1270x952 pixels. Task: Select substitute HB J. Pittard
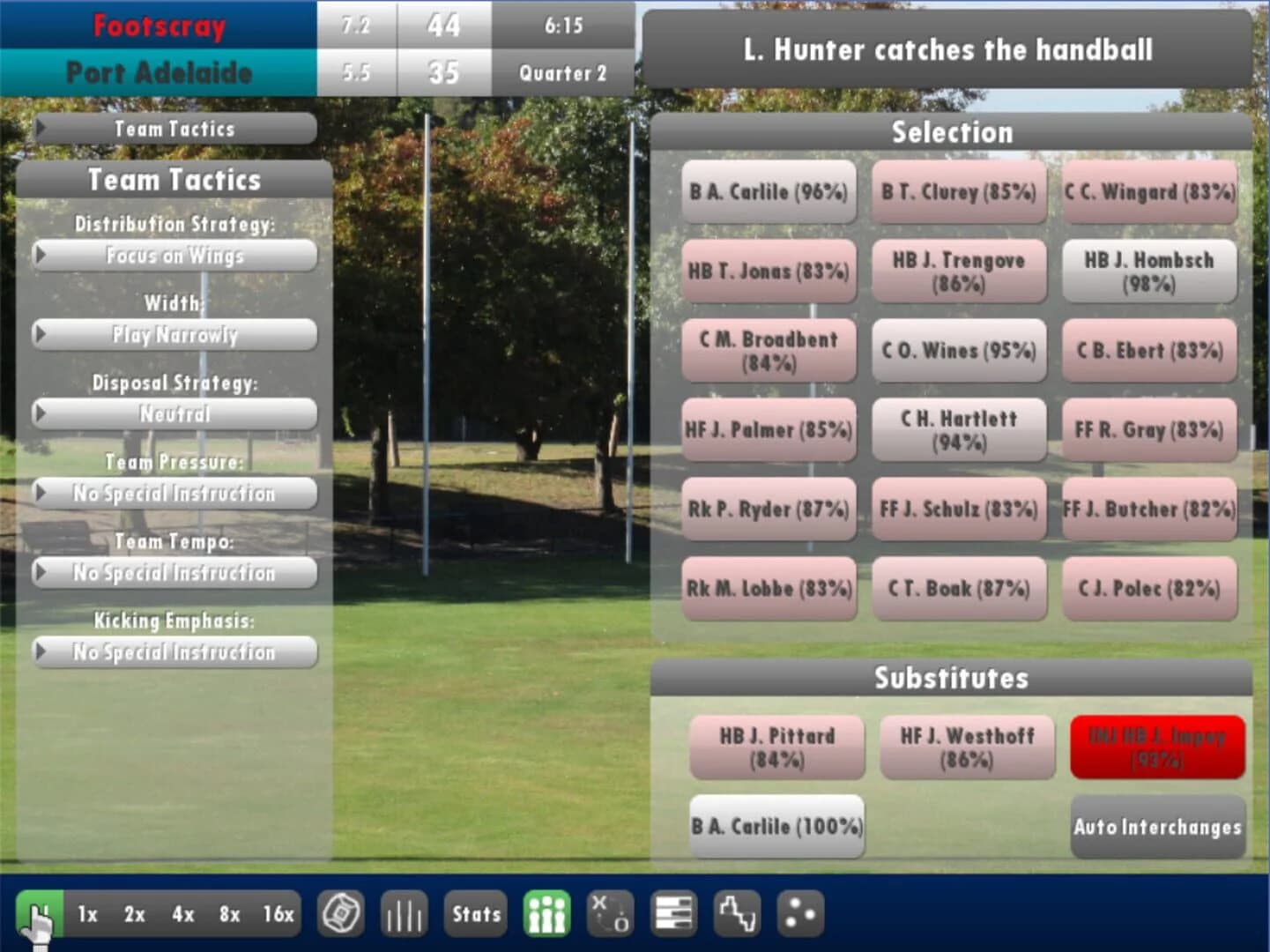tap(779, 747)
